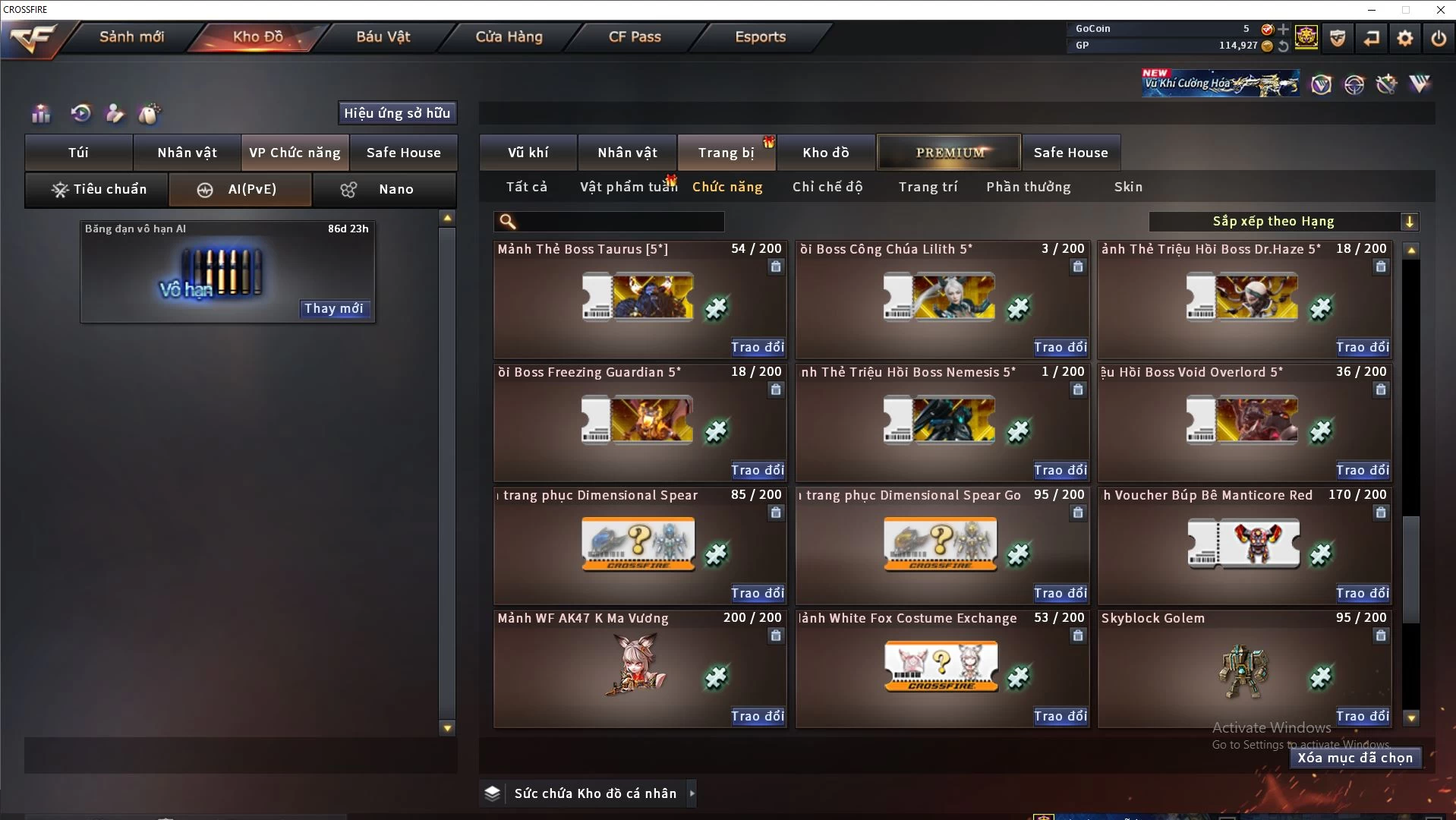Open the Sắp xếp theo Hạng sort dropdown
The width and height of the screenshot is (1456, 820).
1283,222
